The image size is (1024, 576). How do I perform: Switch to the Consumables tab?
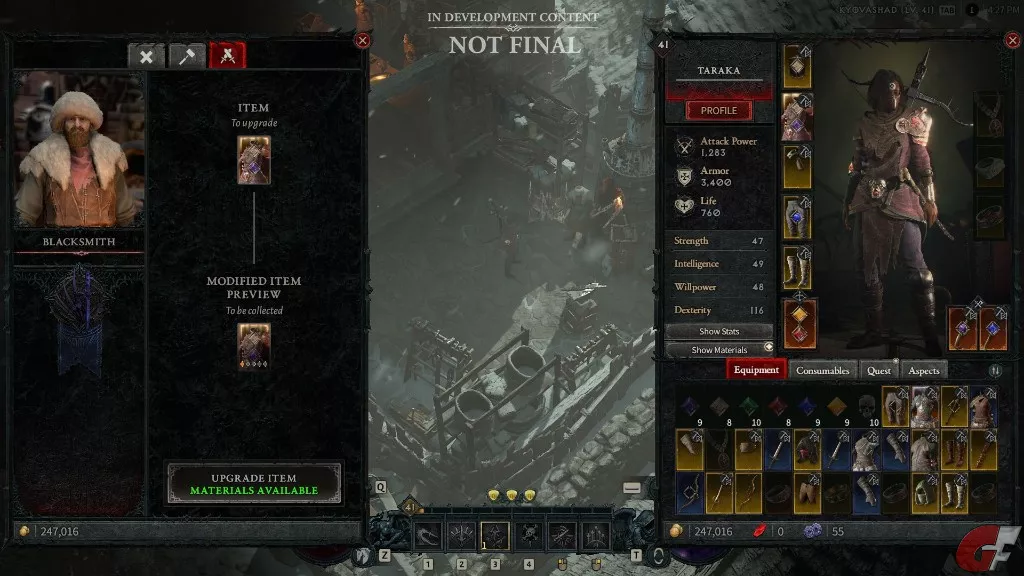coord(822,370)
